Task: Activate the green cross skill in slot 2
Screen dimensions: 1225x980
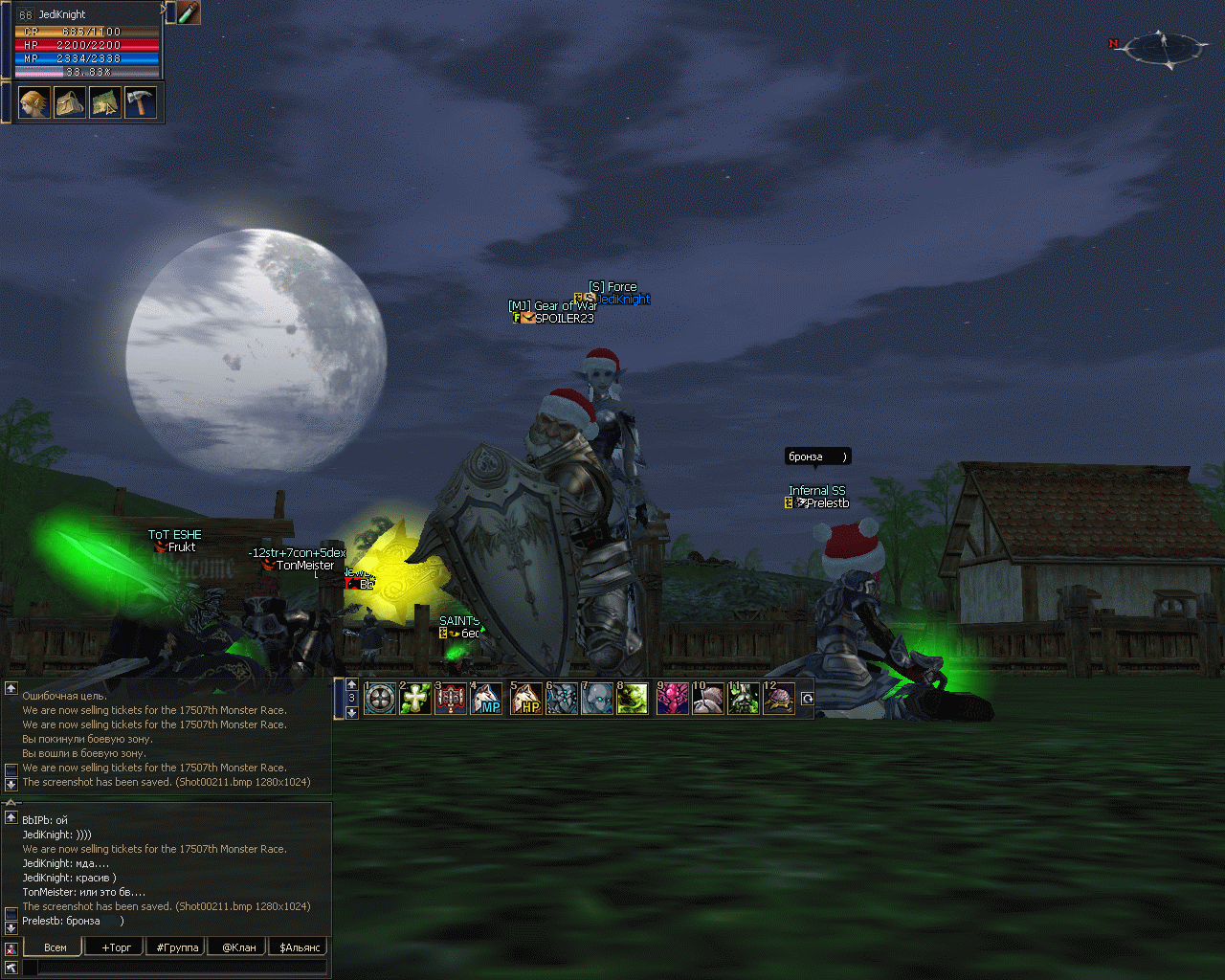Action: pyautogui.click(x=415, y=699)
